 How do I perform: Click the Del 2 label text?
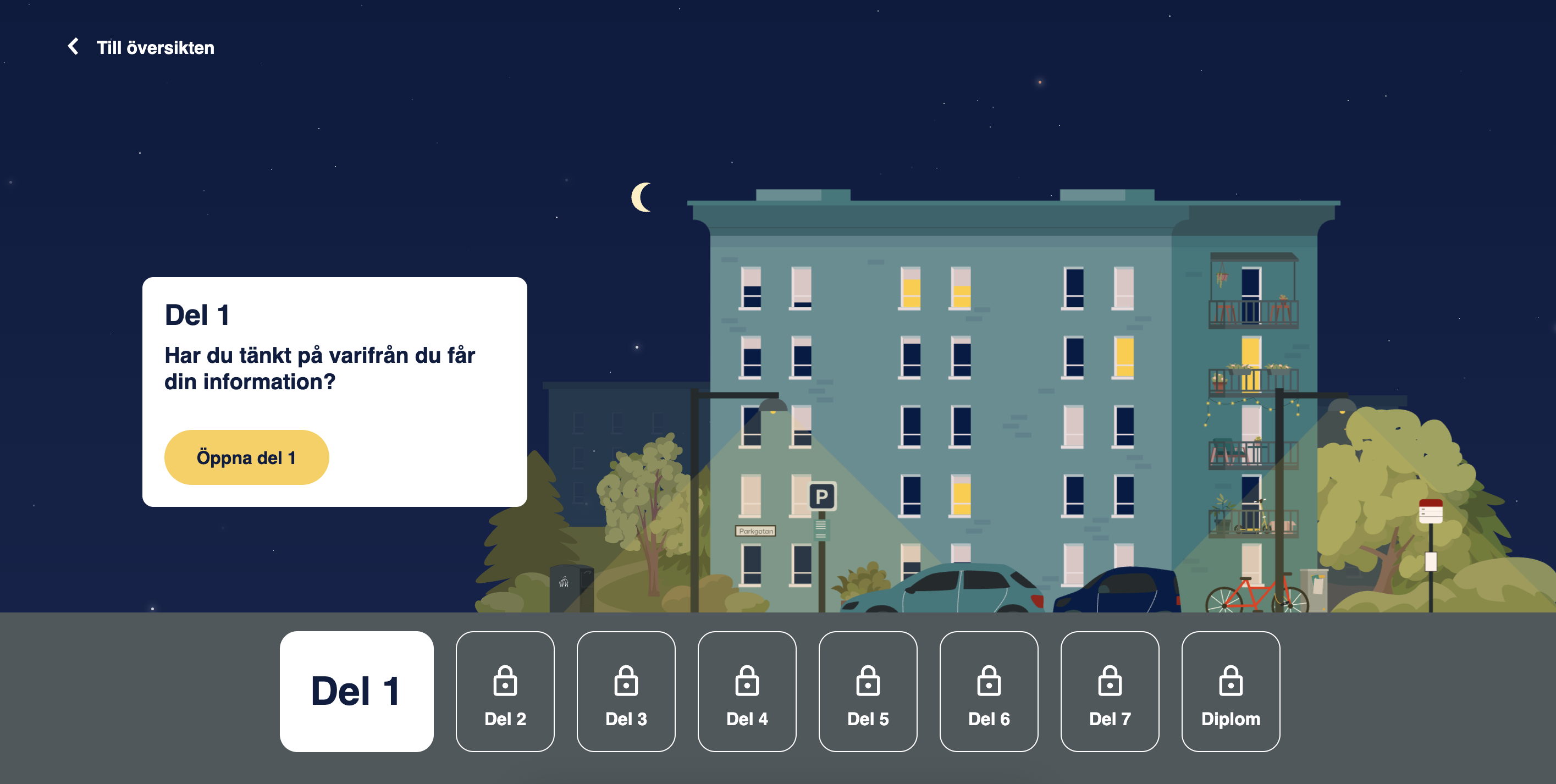(505, 719)
